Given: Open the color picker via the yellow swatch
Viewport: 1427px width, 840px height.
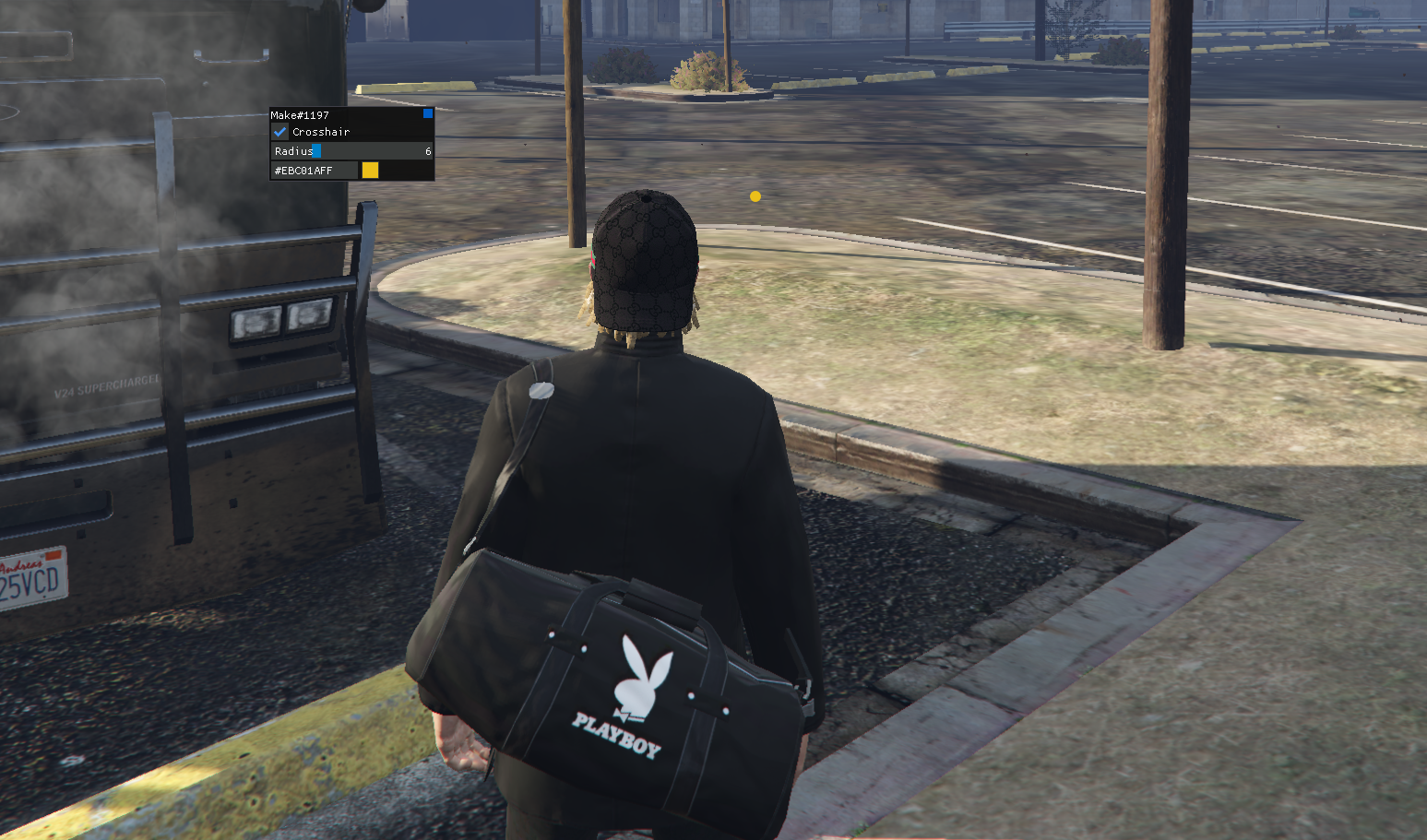Looking at the screenshot, I should point(370,171).
